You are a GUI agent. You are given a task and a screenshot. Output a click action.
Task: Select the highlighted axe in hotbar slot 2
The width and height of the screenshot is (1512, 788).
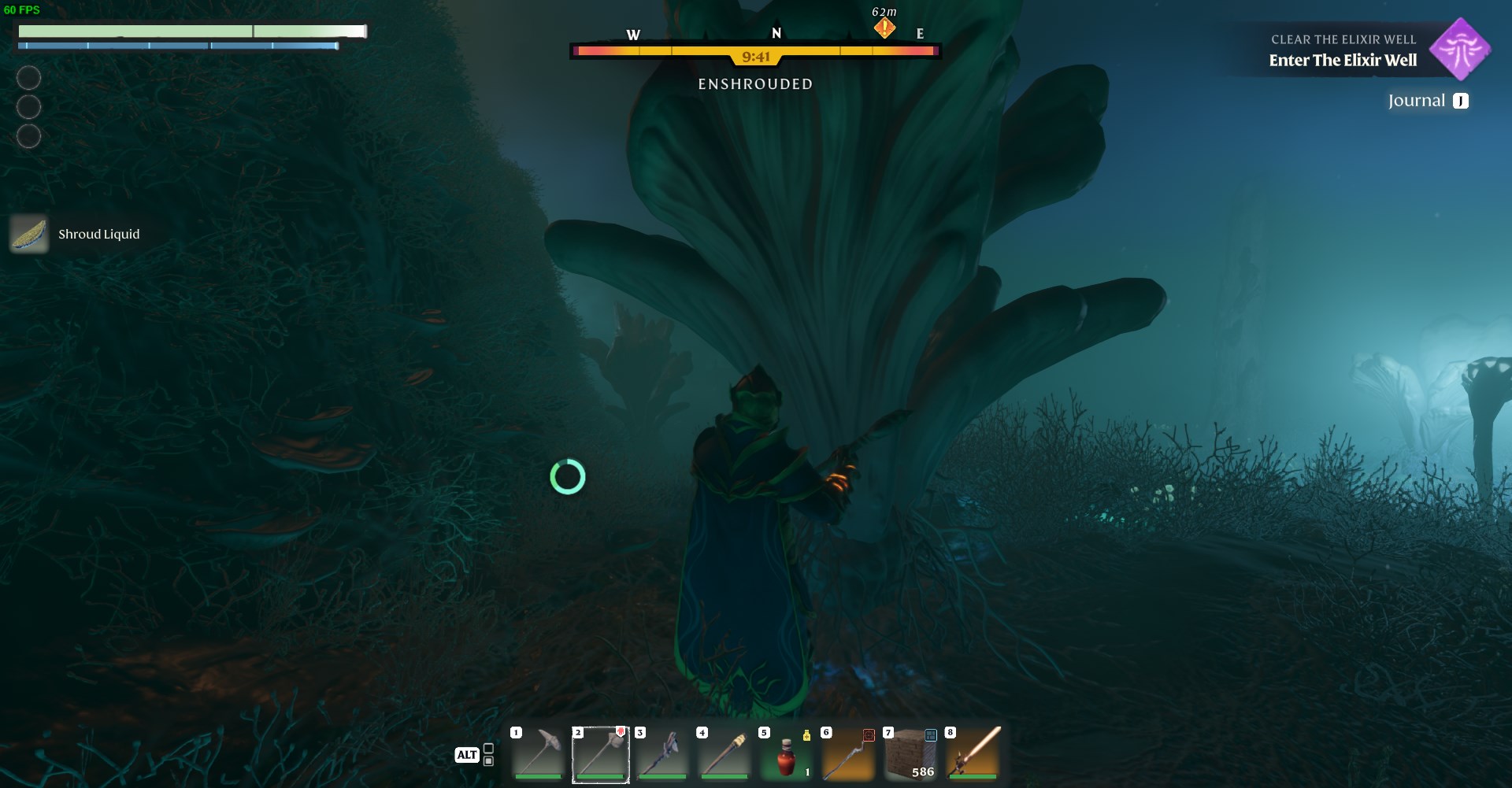[x=601, y=754]
